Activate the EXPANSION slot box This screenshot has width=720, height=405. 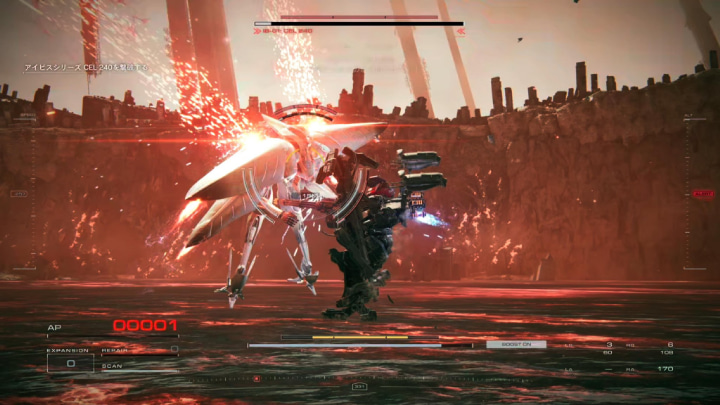pyautogui.click(x=71, y=364)
